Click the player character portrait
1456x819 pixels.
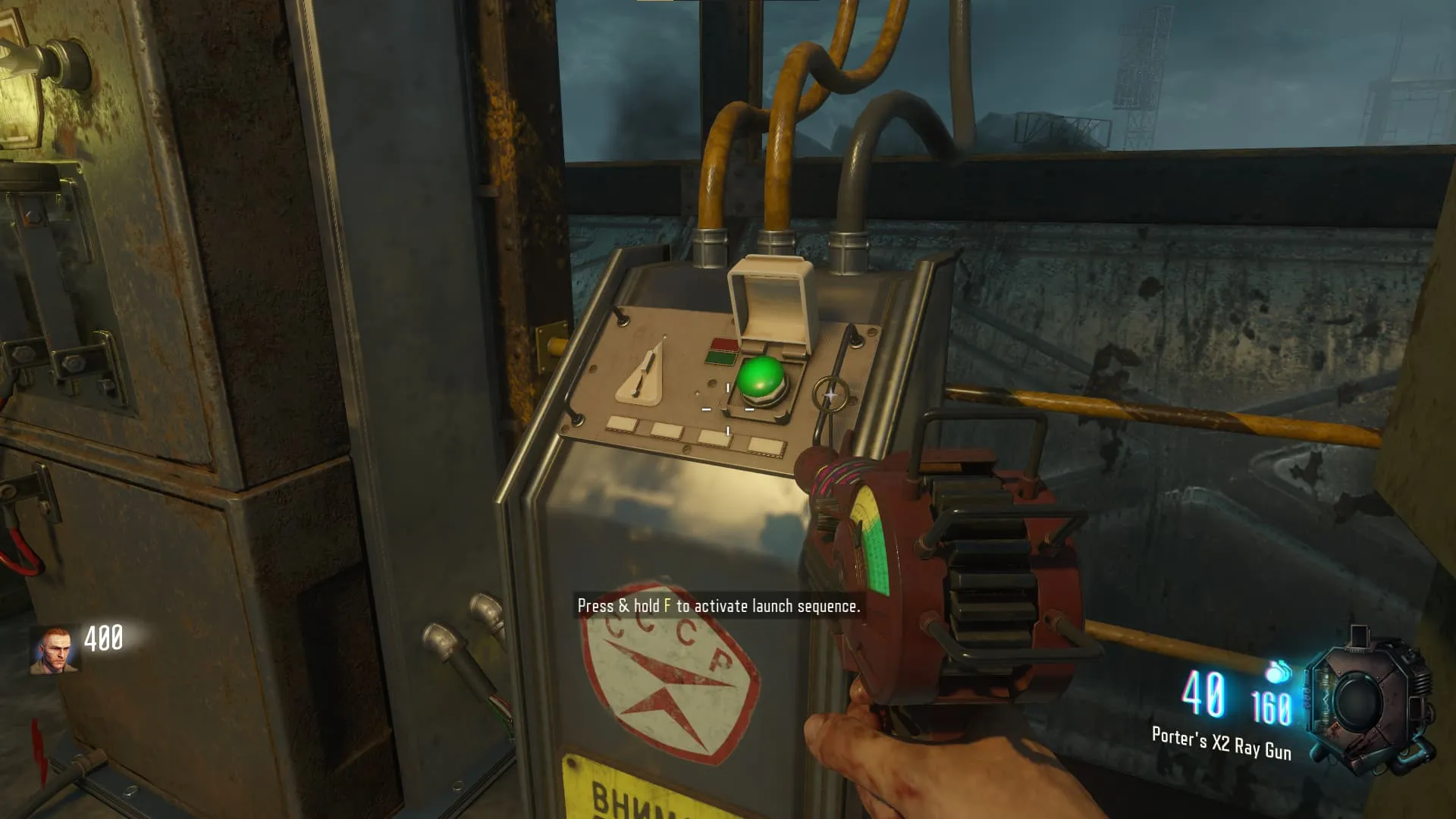coord(55,650)
